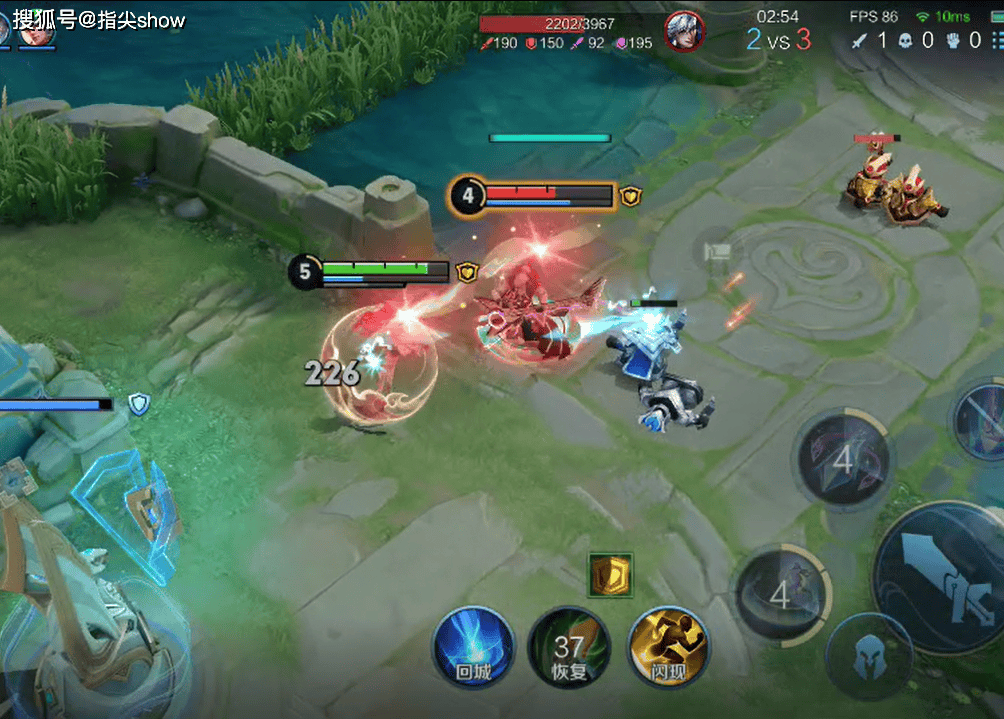Image resolution: width=1004 pixels, height=719 pixels.
Task: Cast the skill nearest the 闪现 spell
Action: [x=780, y=596]
